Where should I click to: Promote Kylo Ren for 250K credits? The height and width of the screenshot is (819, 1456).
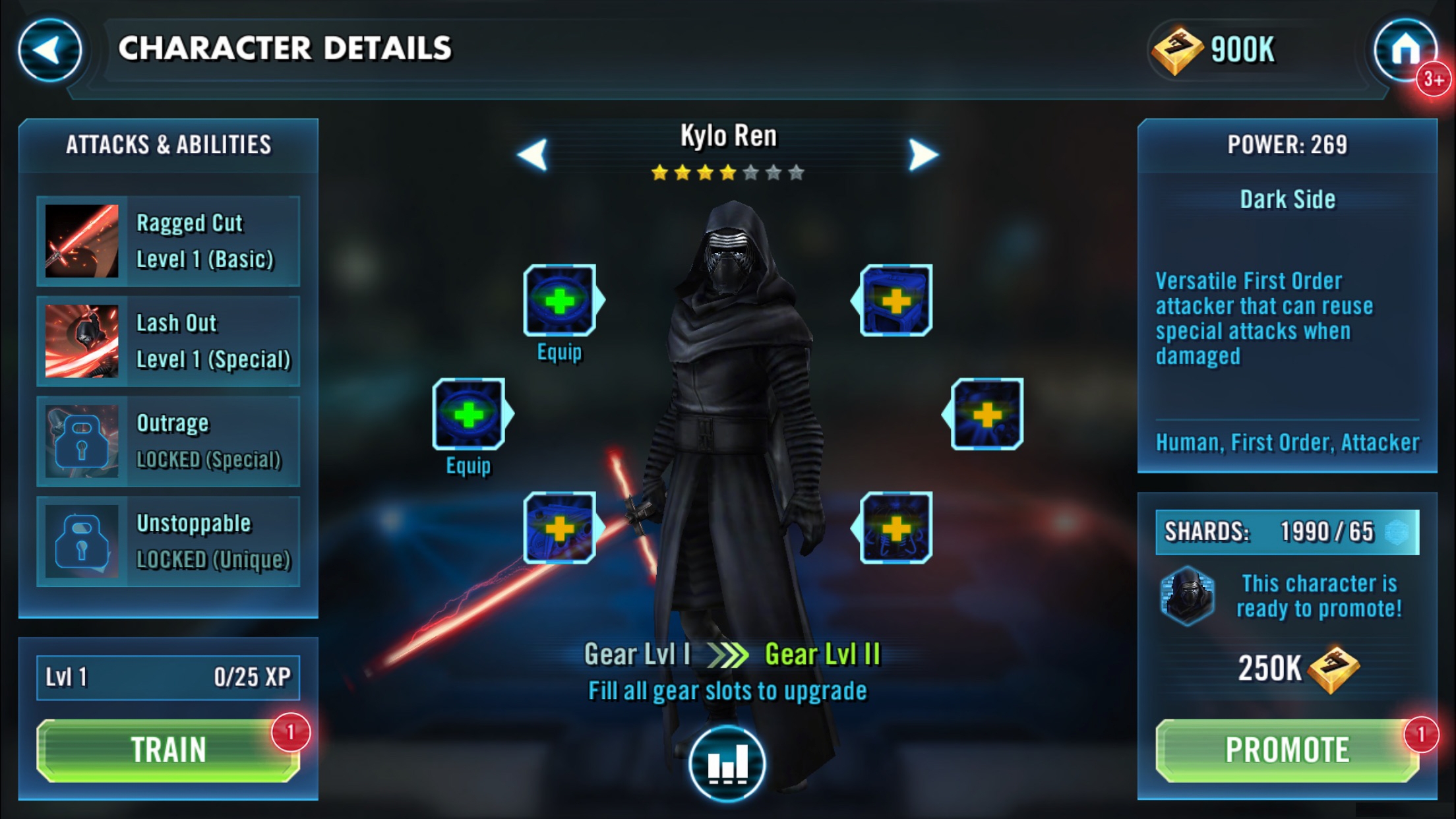(1287, 750)
